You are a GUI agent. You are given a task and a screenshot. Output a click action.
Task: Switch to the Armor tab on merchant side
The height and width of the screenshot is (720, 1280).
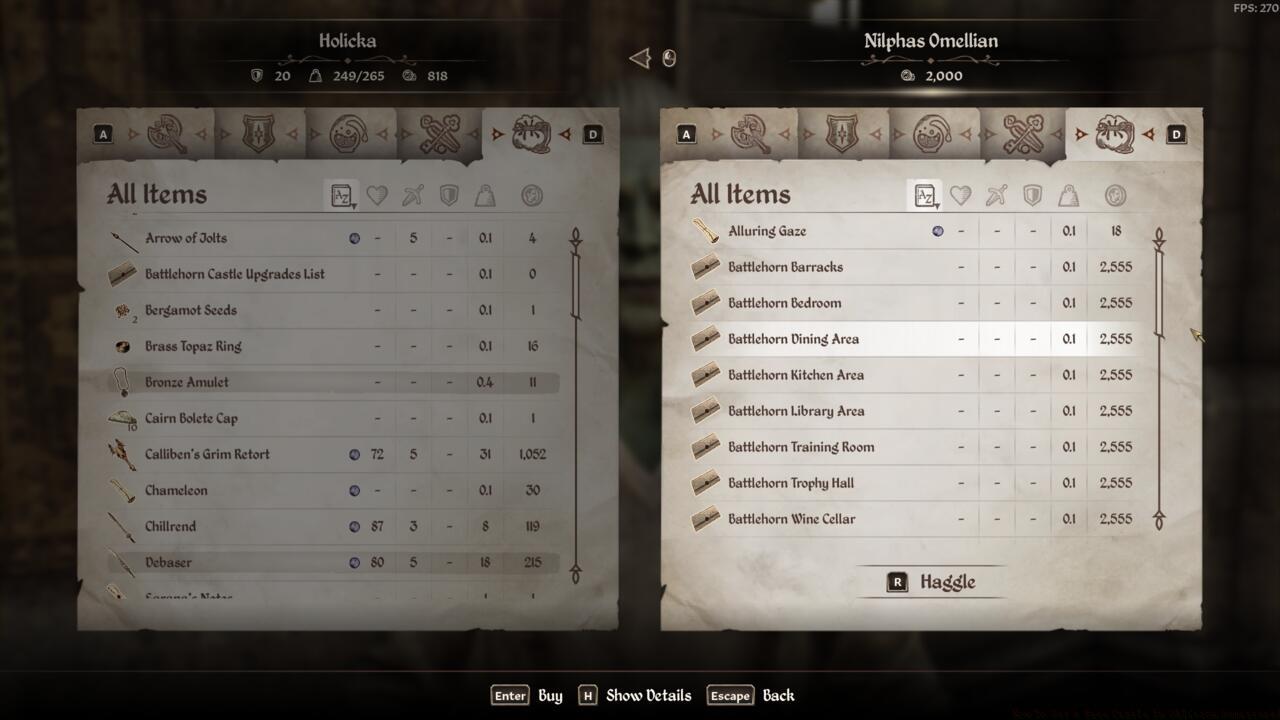pyautogui.click(x=843, y=132)
